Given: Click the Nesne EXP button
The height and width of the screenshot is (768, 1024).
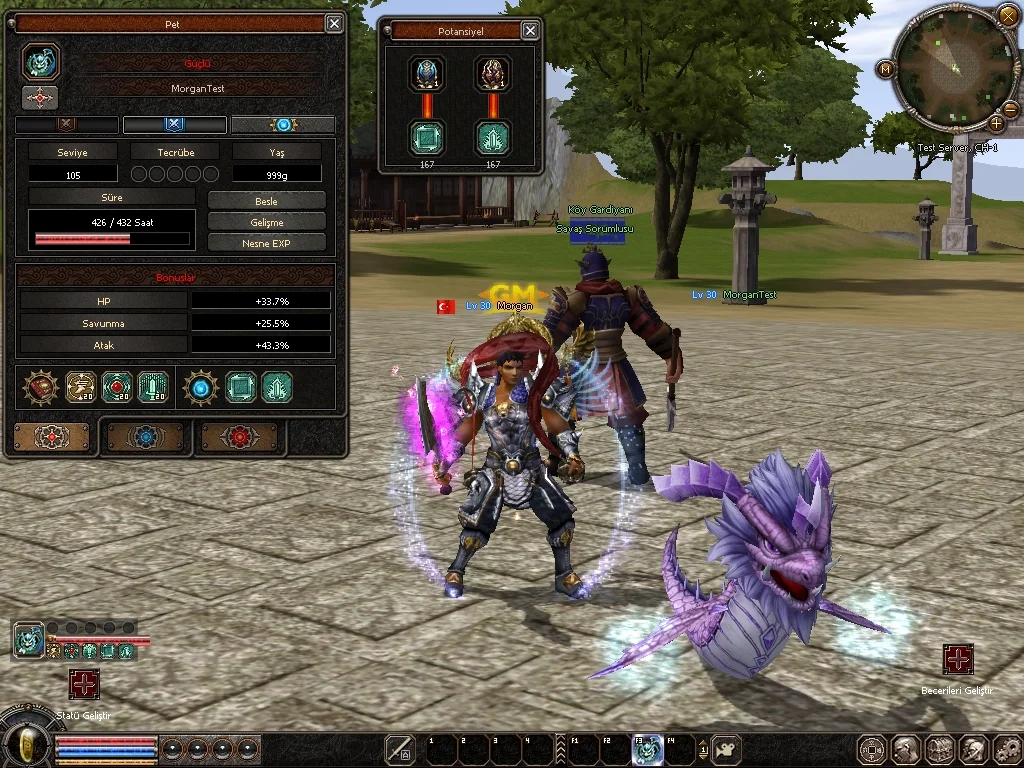Looking at the screenshot, I should [x=267, y=243].
